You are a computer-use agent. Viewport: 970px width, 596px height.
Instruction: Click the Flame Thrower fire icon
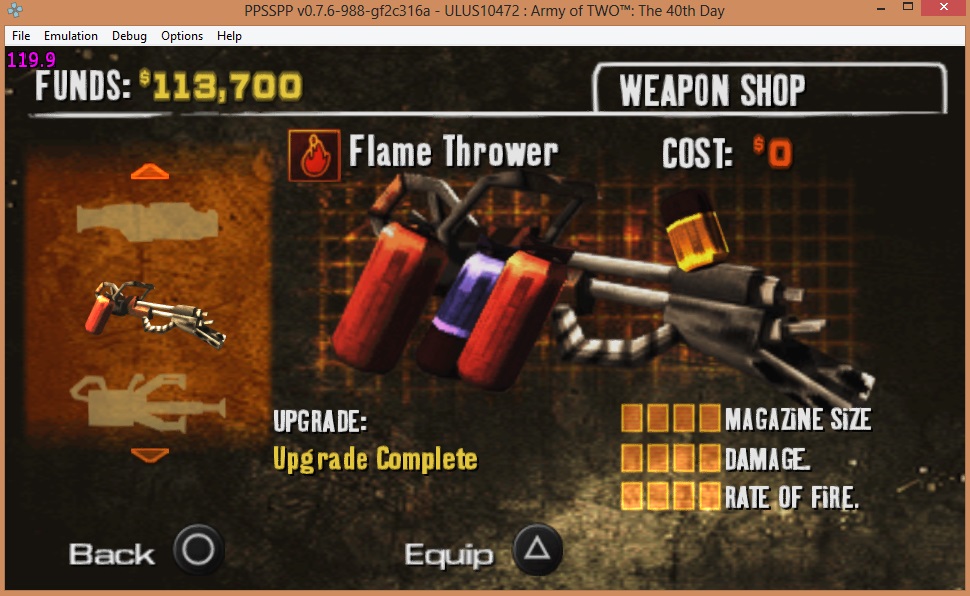pos(314,156)
